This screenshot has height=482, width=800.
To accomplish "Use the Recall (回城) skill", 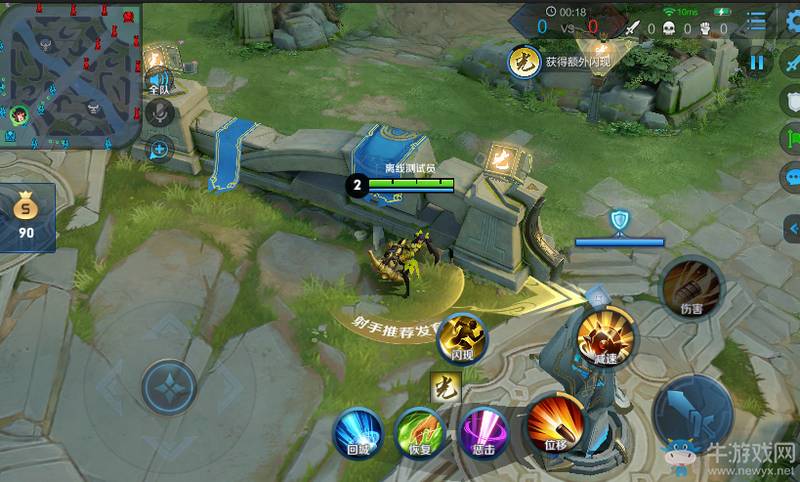I will pyautogui.click(x=358, y=432).
